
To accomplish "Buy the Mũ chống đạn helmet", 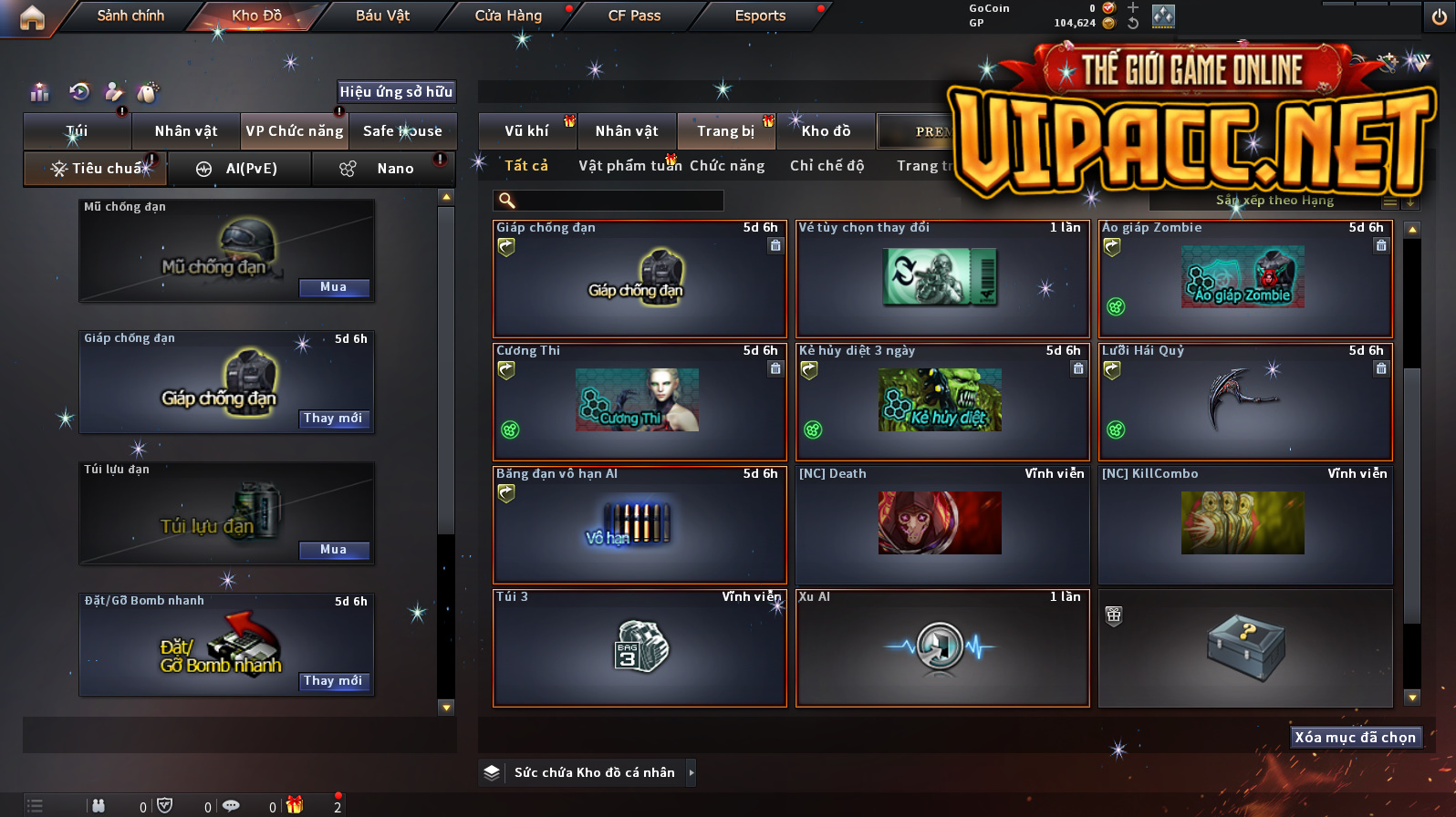I will pos(333,287).
